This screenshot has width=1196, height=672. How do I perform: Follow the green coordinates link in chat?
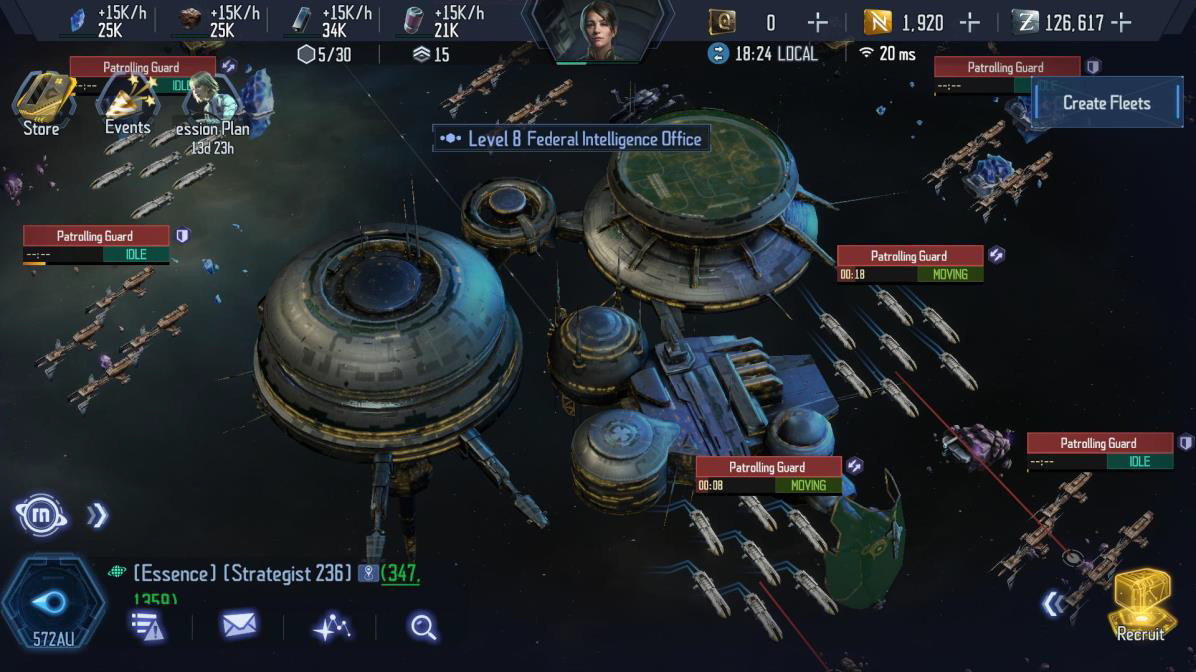tap(399, 573)
